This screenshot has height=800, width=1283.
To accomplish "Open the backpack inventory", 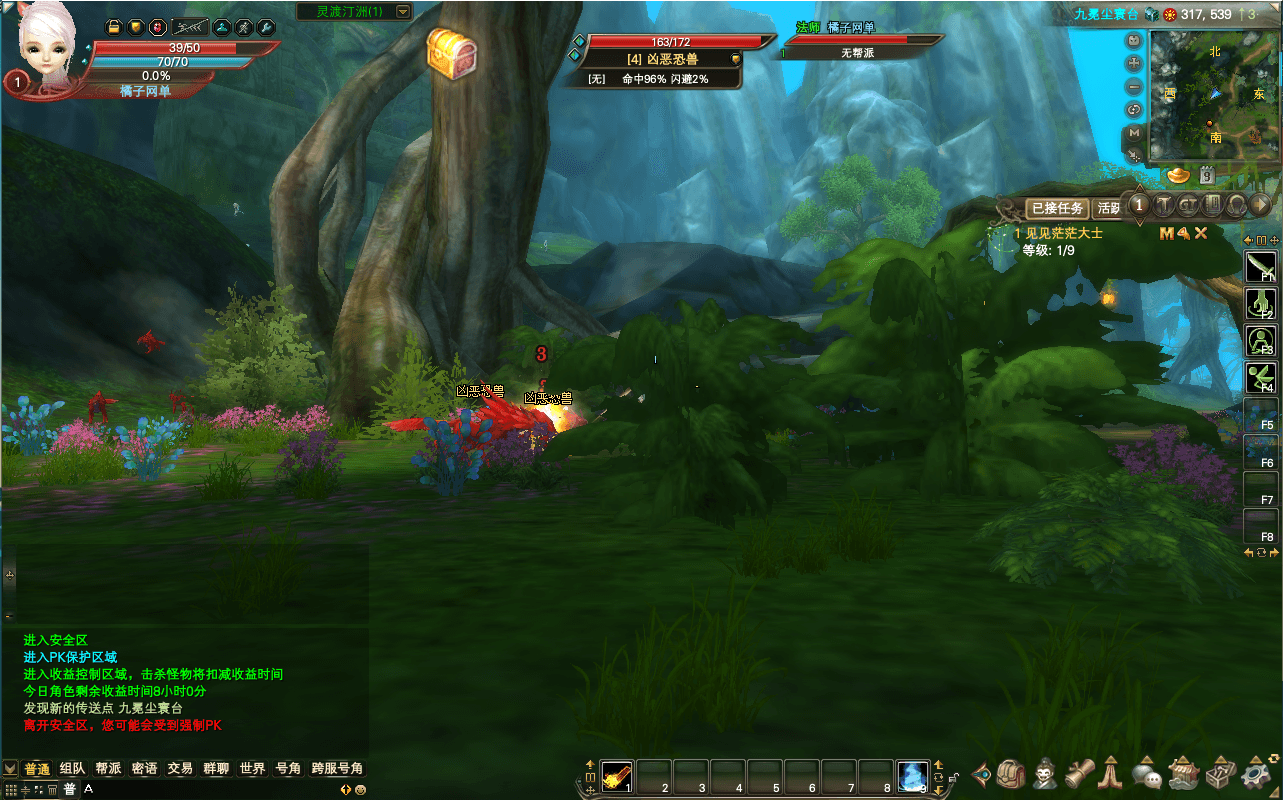I will click(x=1011, y=773).
